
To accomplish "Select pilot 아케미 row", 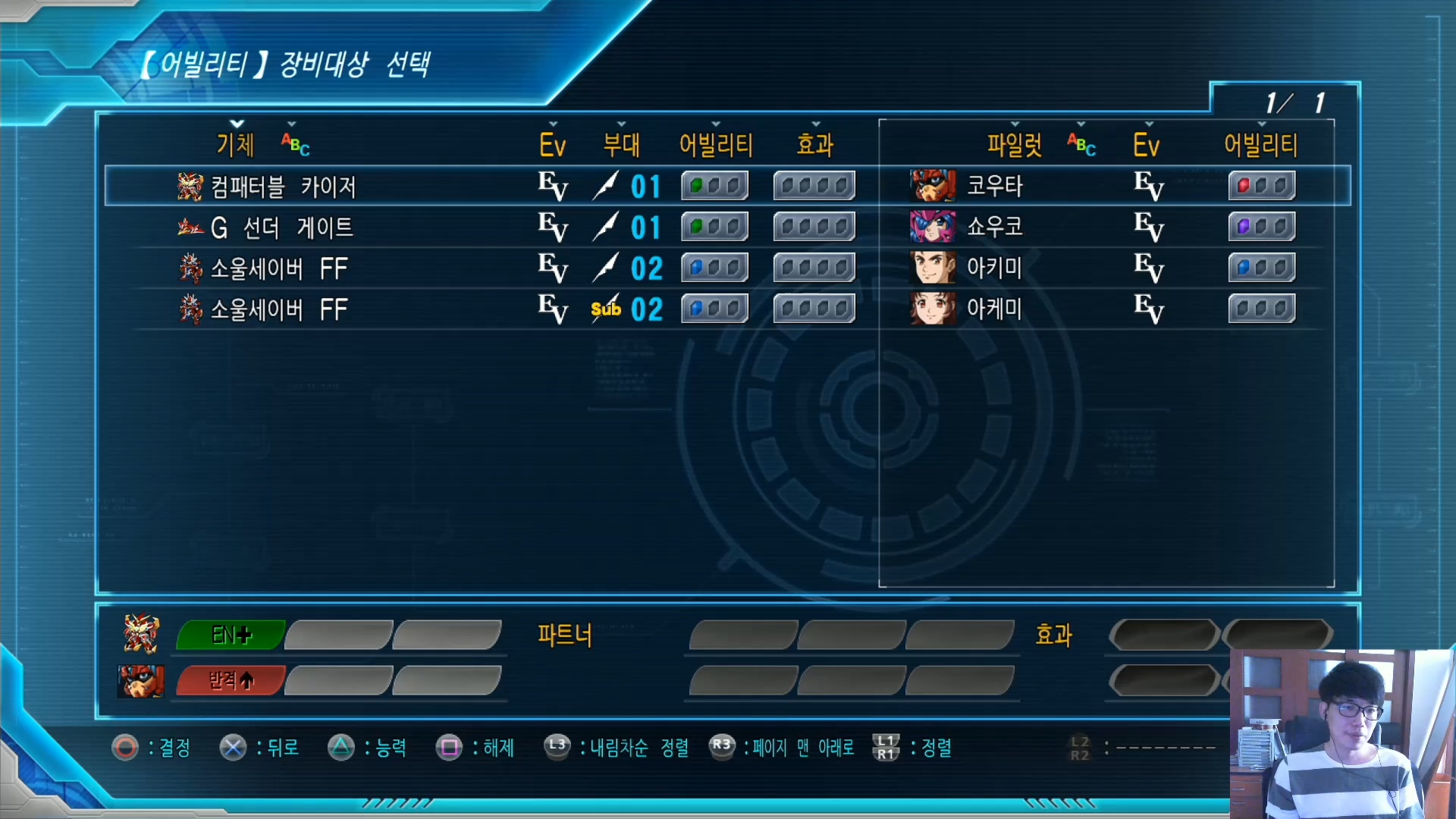I will [994, 309].
